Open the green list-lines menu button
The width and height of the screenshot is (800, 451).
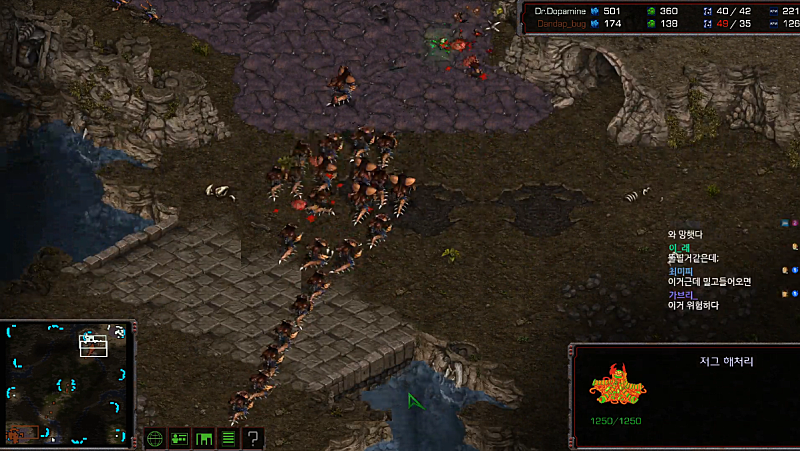point(228,437)
